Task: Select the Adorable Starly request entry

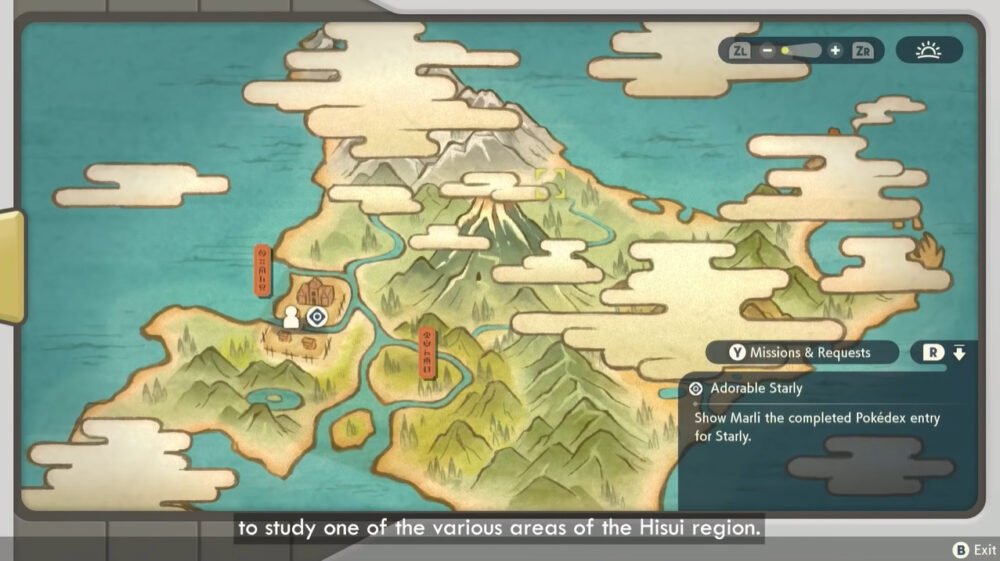Action: tap(756, 388)
